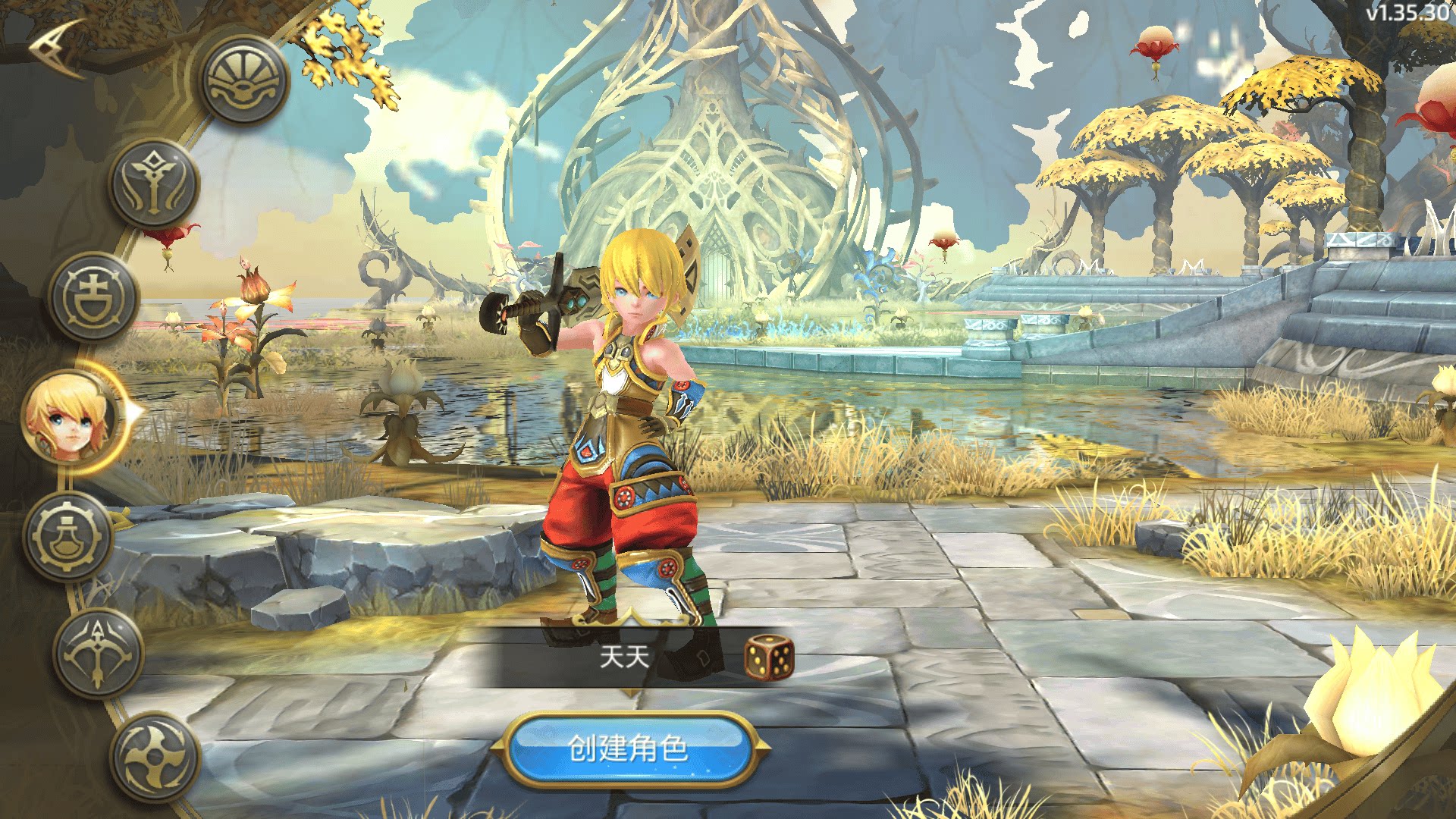Go back with the arrow button
1456x819 pixels.
58,45
